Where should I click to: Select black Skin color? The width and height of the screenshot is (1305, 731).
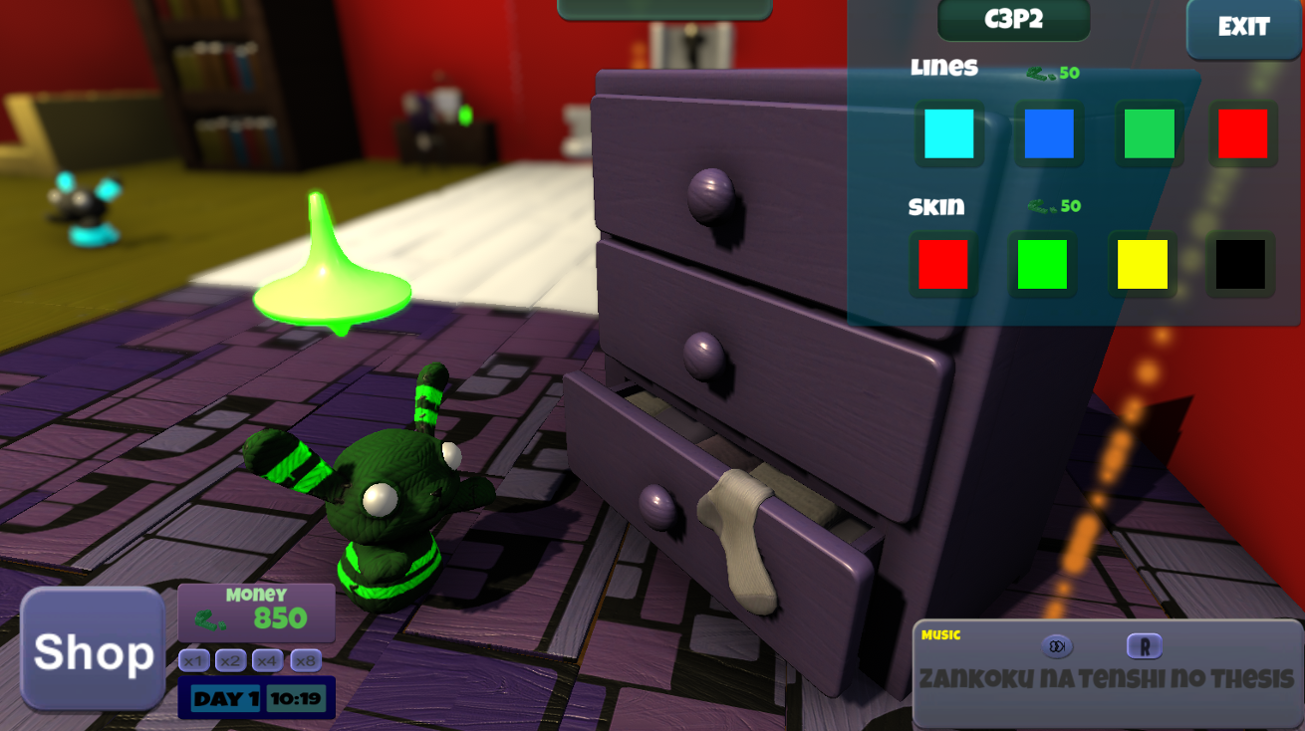click(x=1242, y=265)
